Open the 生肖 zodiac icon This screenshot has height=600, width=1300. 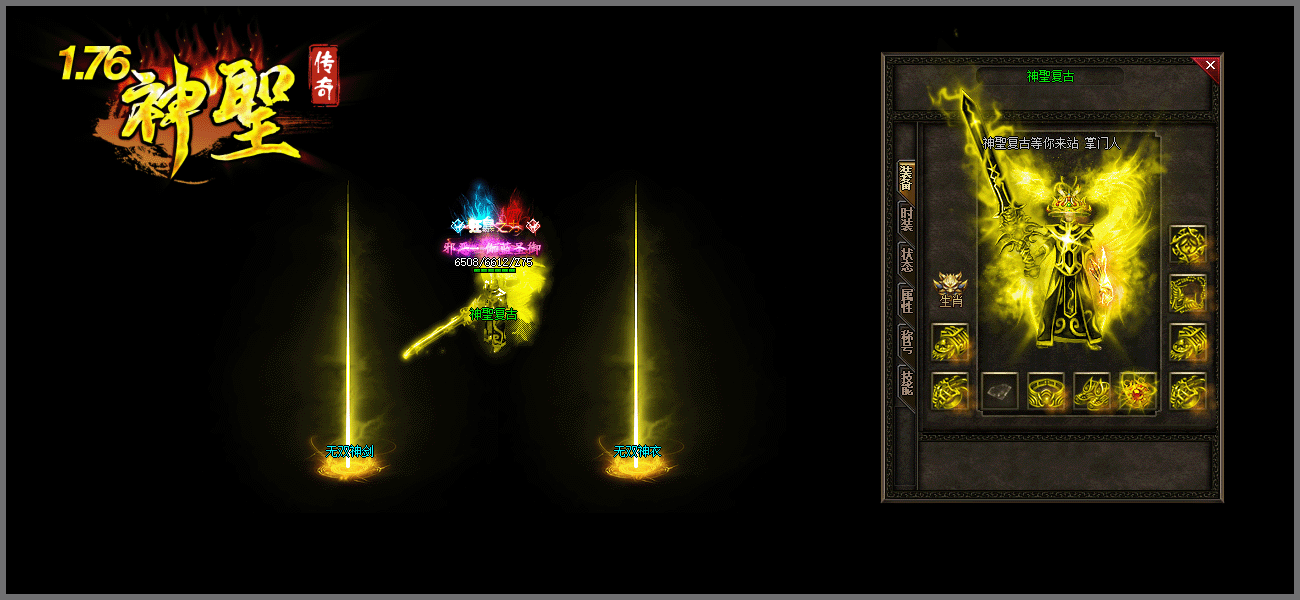tap(949, 287)
